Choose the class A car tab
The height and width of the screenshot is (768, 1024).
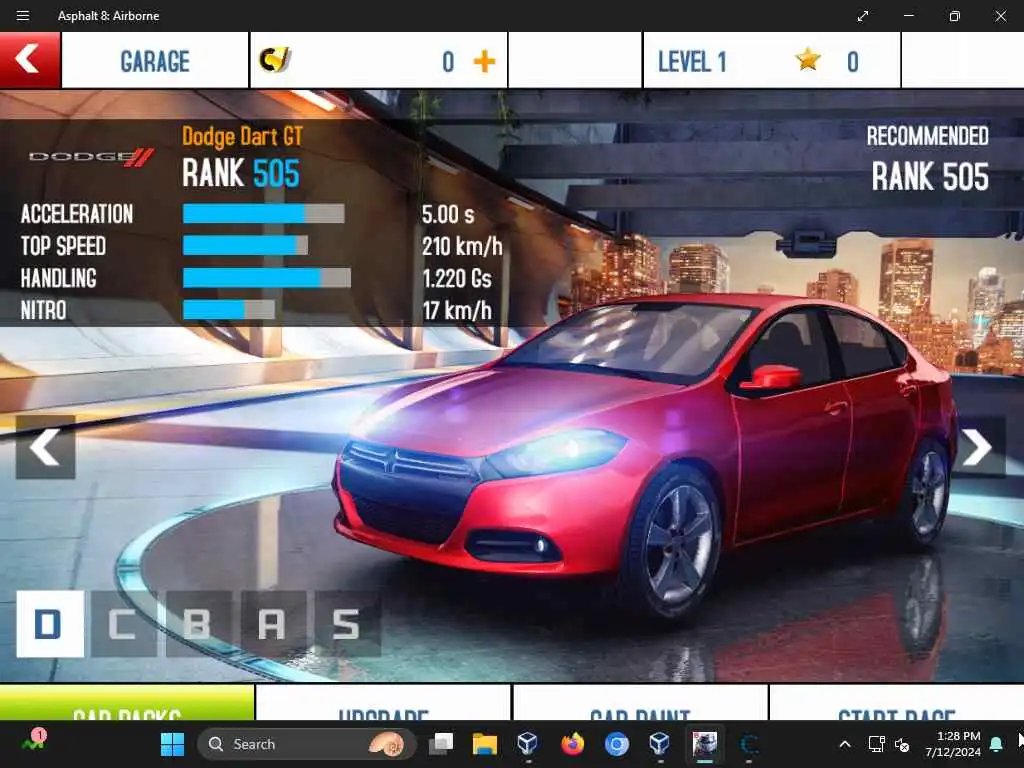[272, 624]
